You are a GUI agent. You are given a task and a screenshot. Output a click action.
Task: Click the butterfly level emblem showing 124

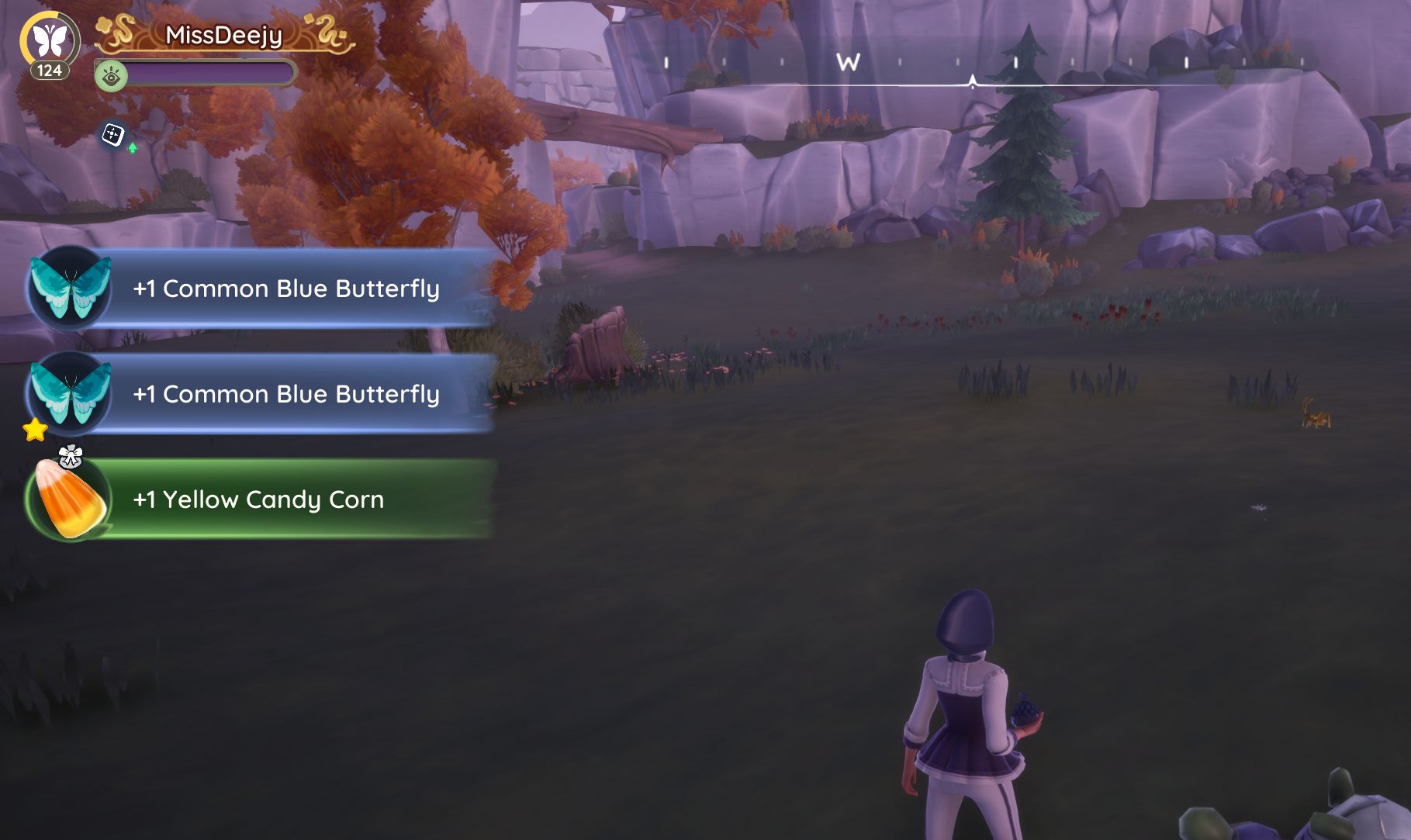click(x=50, y=43)
